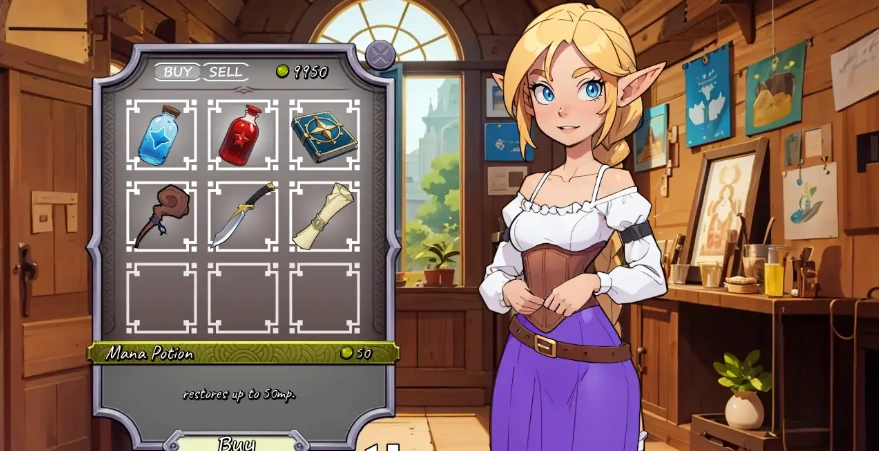Choose the rolled parchment scroll
This screenshot has width=879, height=451.
(324, 216)
